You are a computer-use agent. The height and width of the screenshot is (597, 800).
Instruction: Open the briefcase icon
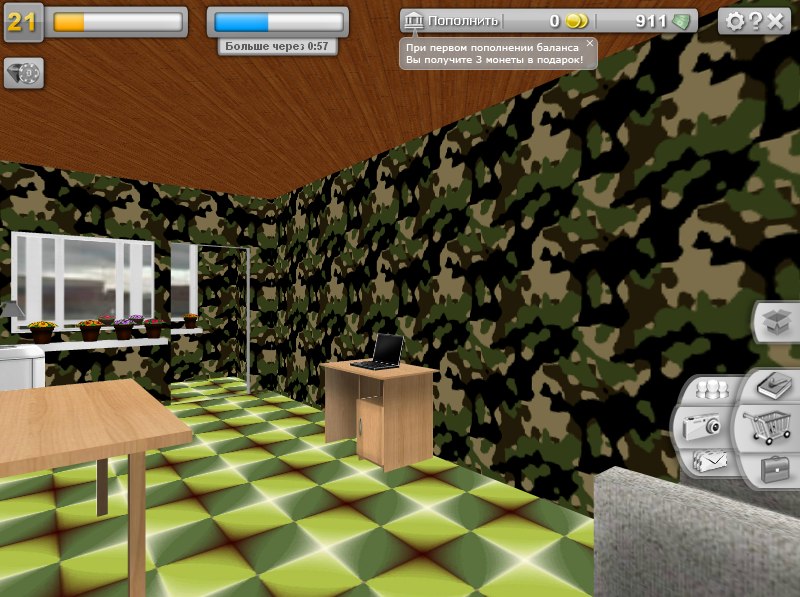(774, 468)
